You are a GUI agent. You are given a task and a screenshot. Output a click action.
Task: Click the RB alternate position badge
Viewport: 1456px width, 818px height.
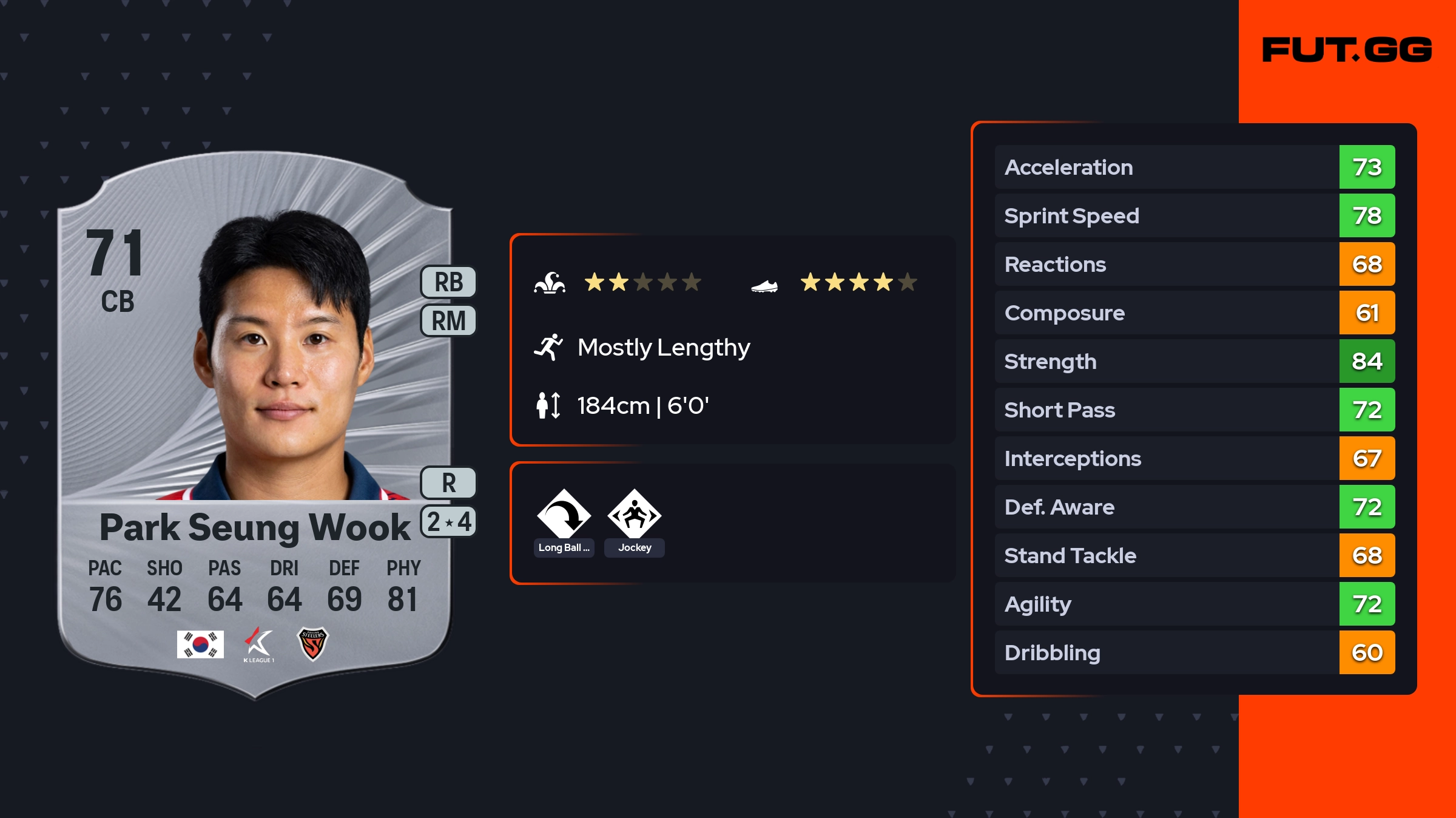pos(448,282)
